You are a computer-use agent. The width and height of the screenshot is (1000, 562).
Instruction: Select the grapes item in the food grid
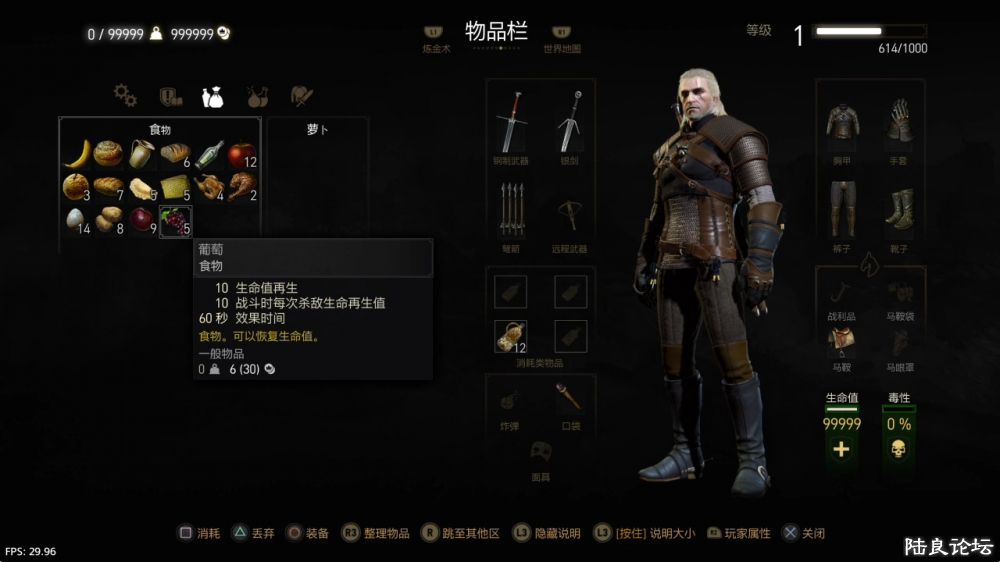click(x=175, y=220)
